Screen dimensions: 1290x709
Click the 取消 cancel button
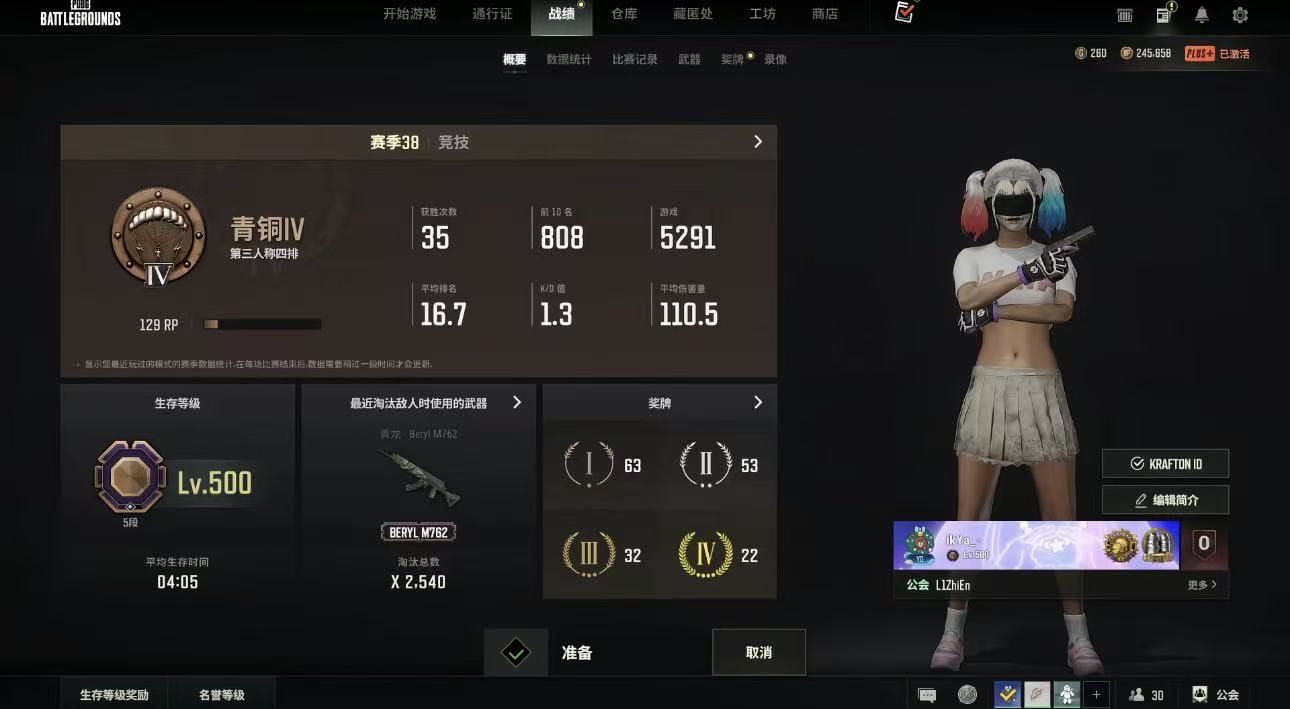(x=759, y=652)
